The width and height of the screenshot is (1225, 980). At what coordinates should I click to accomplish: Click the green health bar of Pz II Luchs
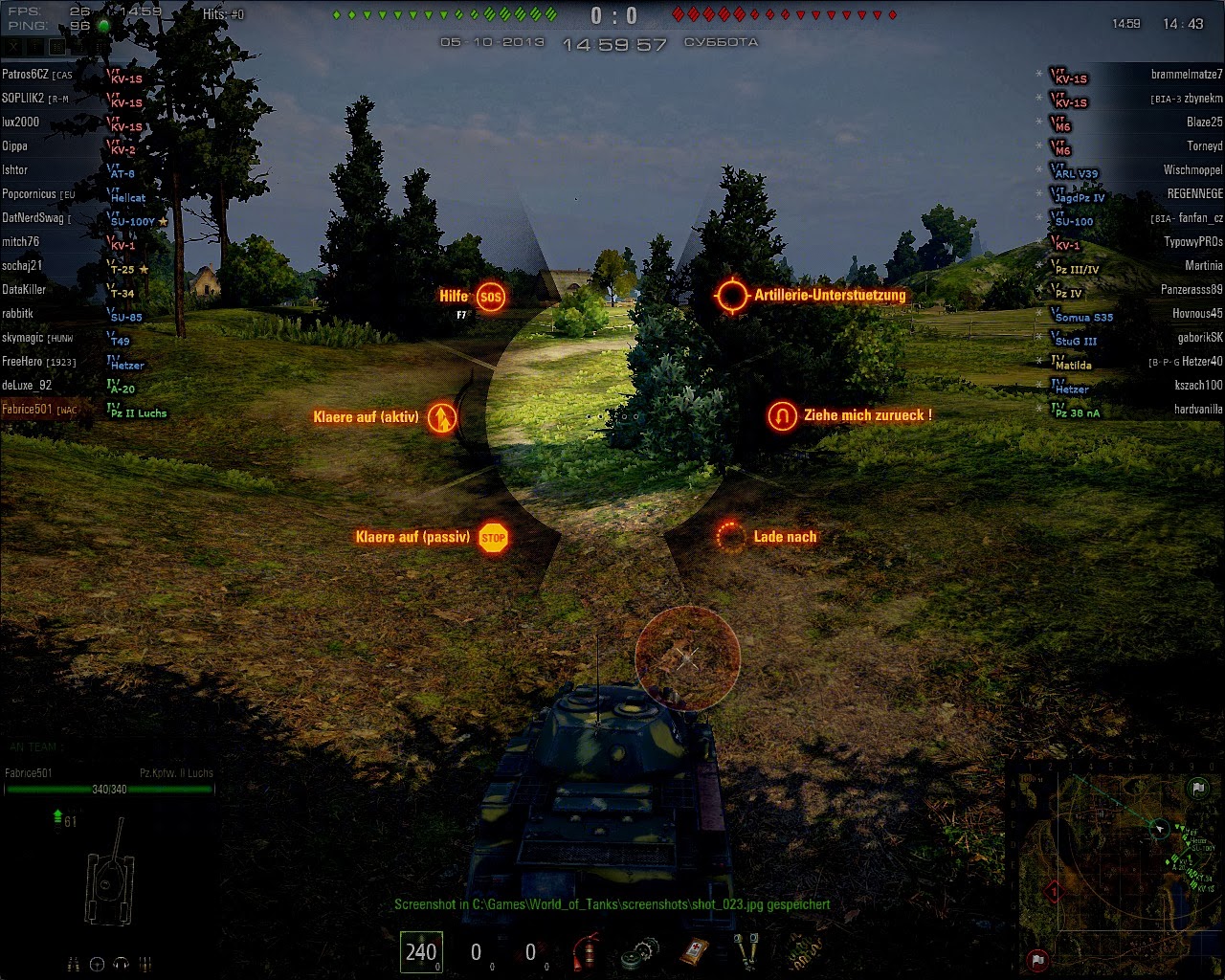[x=110, y=789]
